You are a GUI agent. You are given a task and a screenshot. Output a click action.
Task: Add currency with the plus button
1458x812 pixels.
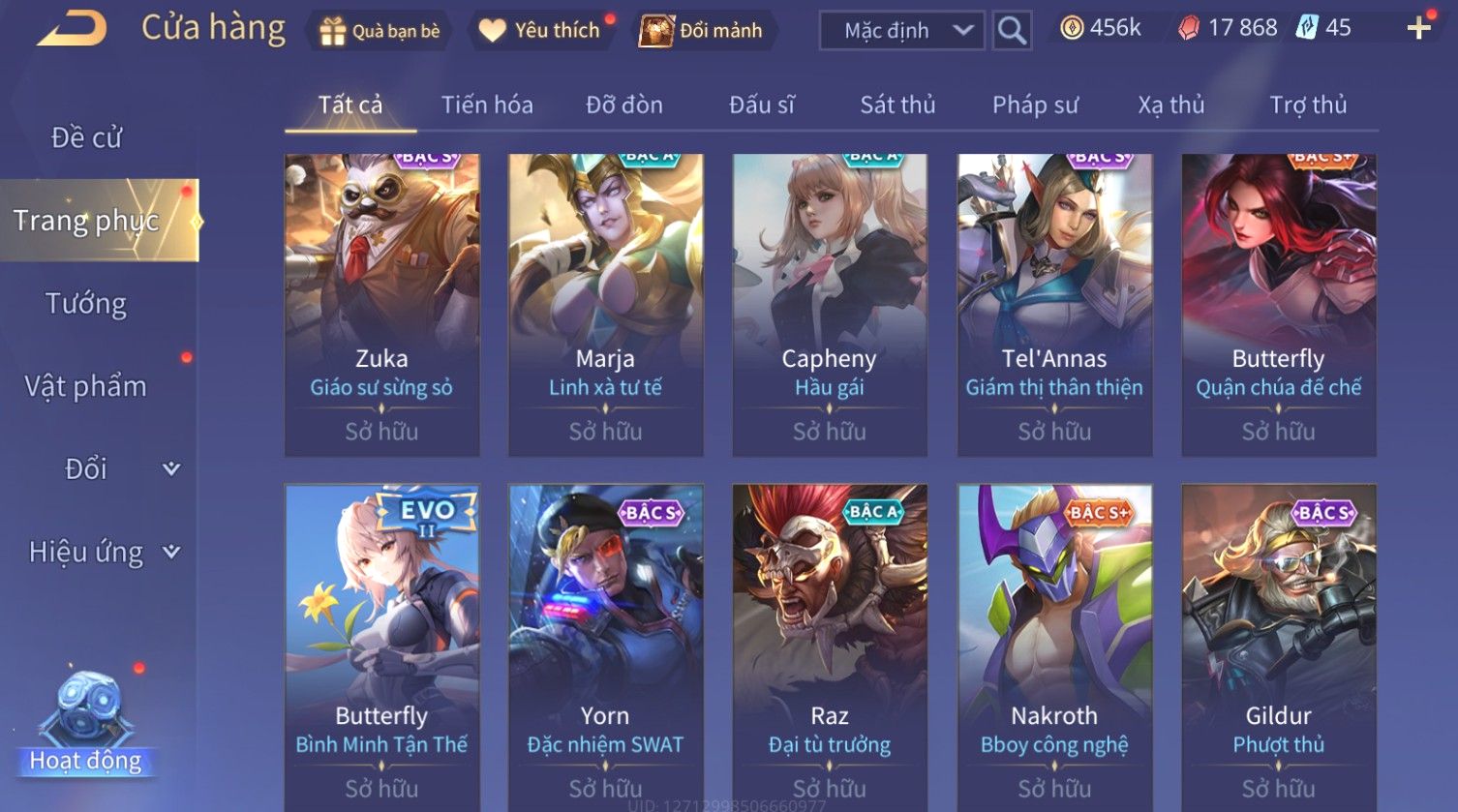[x=1419, y=28]
